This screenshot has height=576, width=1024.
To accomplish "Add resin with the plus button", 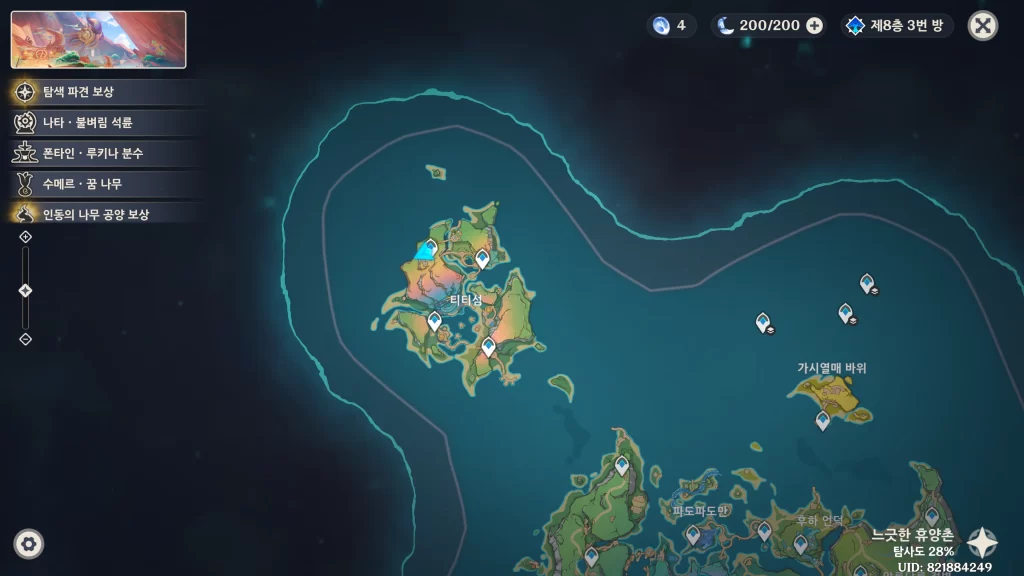I will [x=815, y=26].
